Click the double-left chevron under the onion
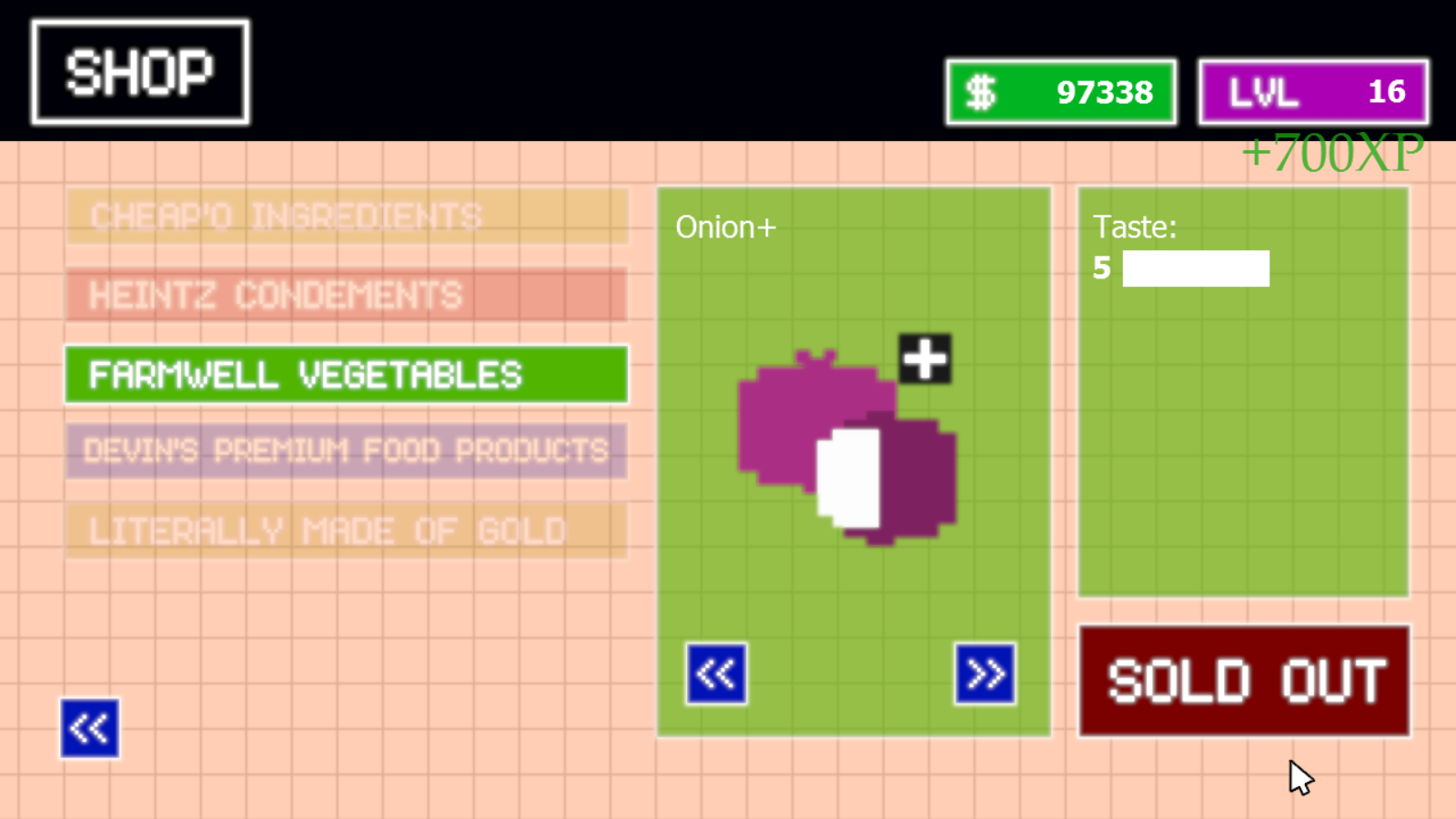The height and width of the screenshot is (819, 1456). (716, 674)
